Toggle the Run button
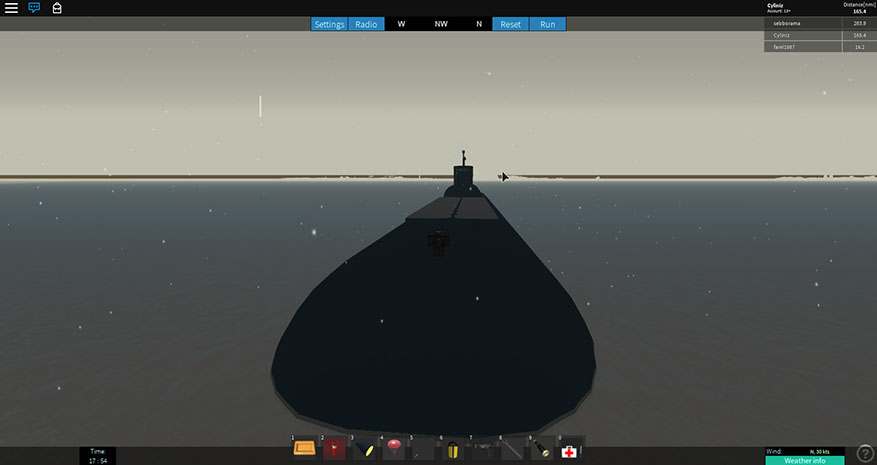The height and width of the screenshot is (465, 877). (x=547, y=24)
